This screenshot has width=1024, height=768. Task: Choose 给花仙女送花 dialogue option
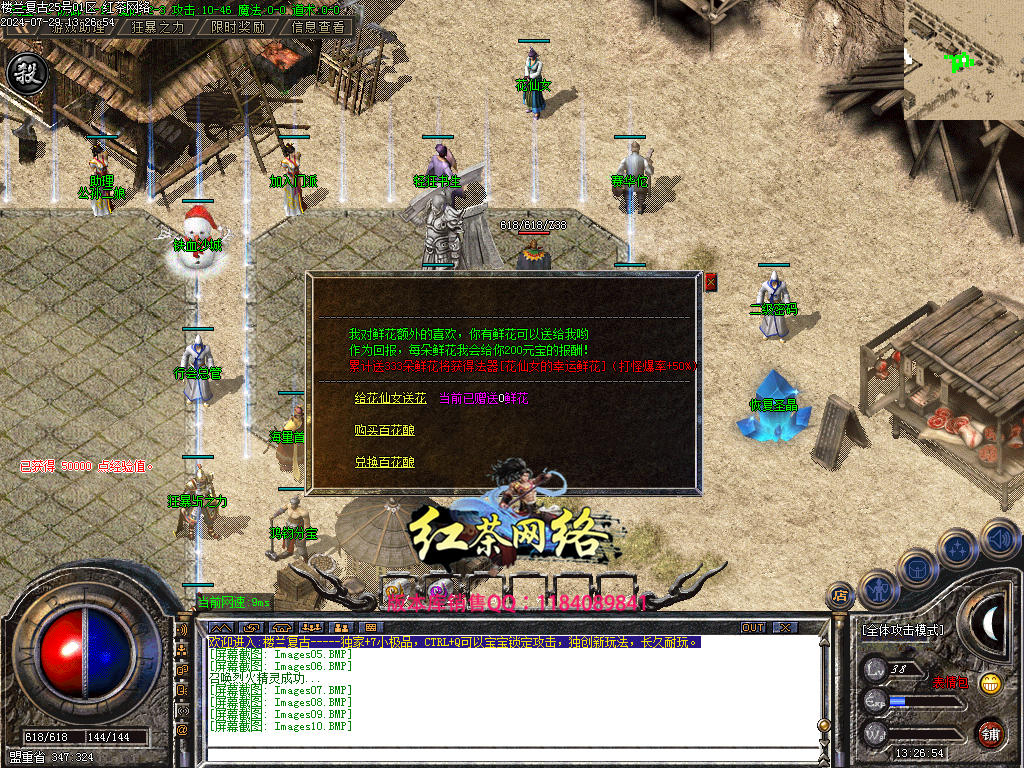point(390,398)
